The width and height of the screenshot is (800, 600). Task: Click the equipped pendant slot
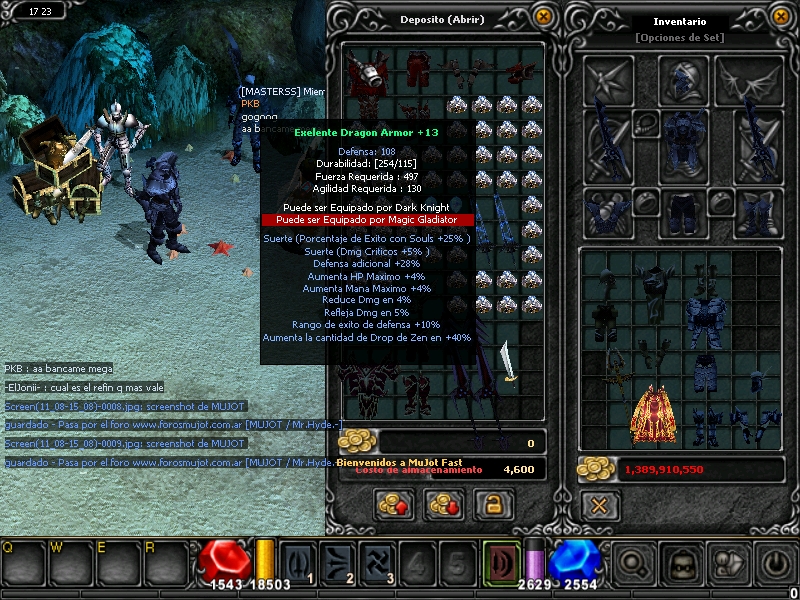point(645,123)
